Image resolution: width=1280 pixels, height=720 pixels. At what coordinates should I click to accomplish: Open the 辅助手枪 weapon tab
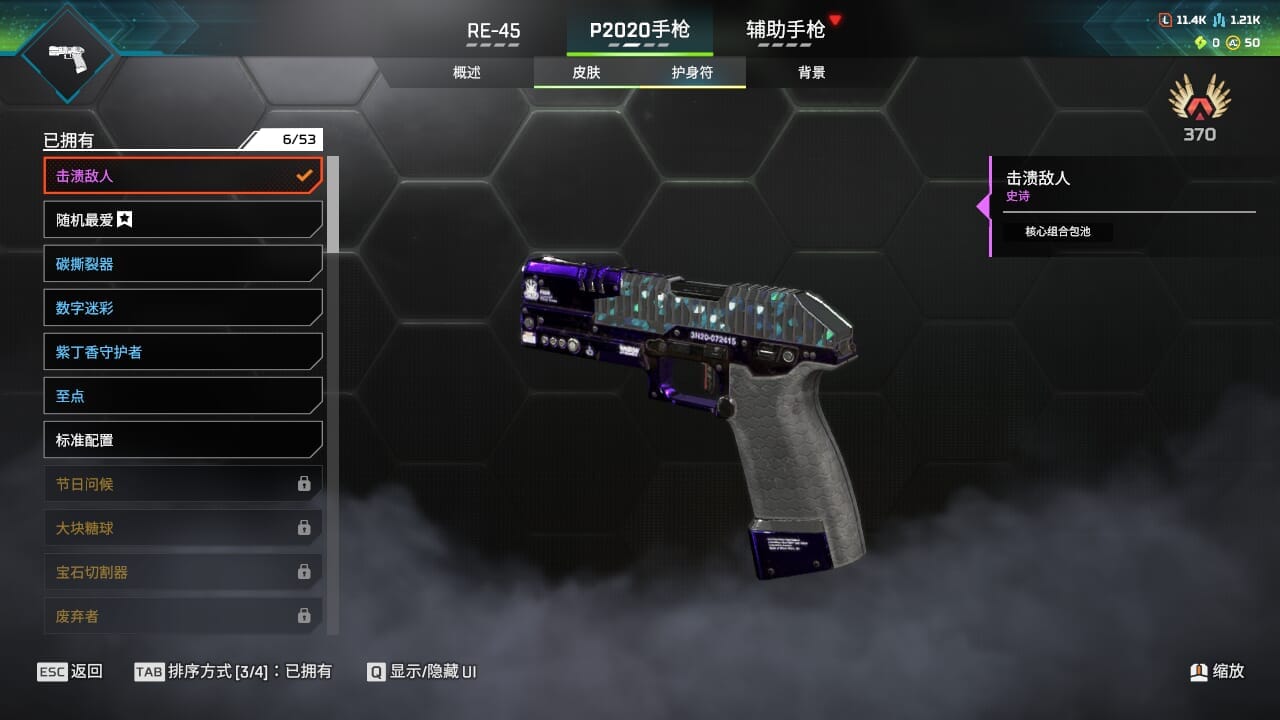[x=786, y=30]
